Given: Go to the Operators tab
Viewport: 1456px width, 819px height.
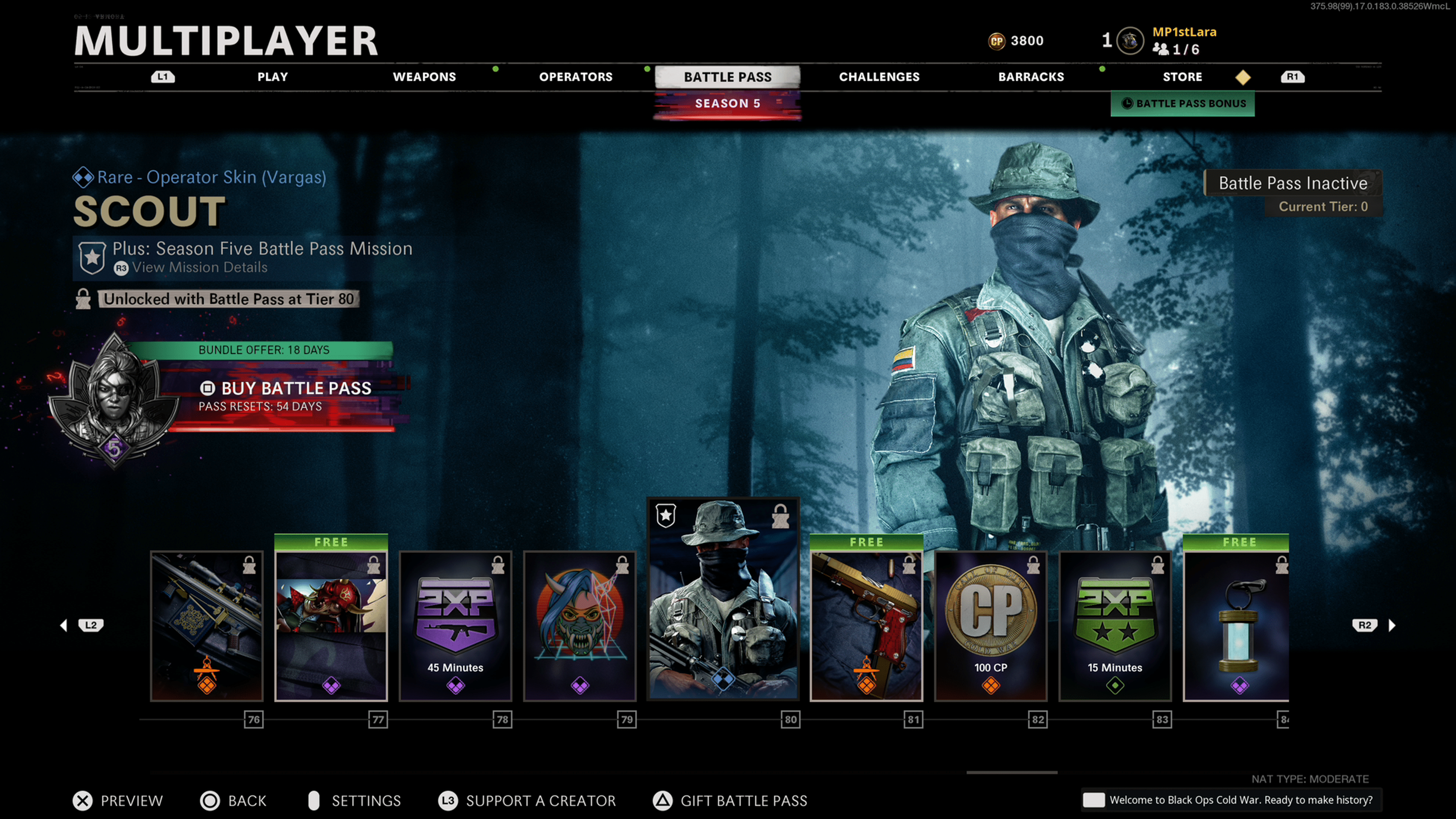Looking at the screenshot, I should 576,77.
